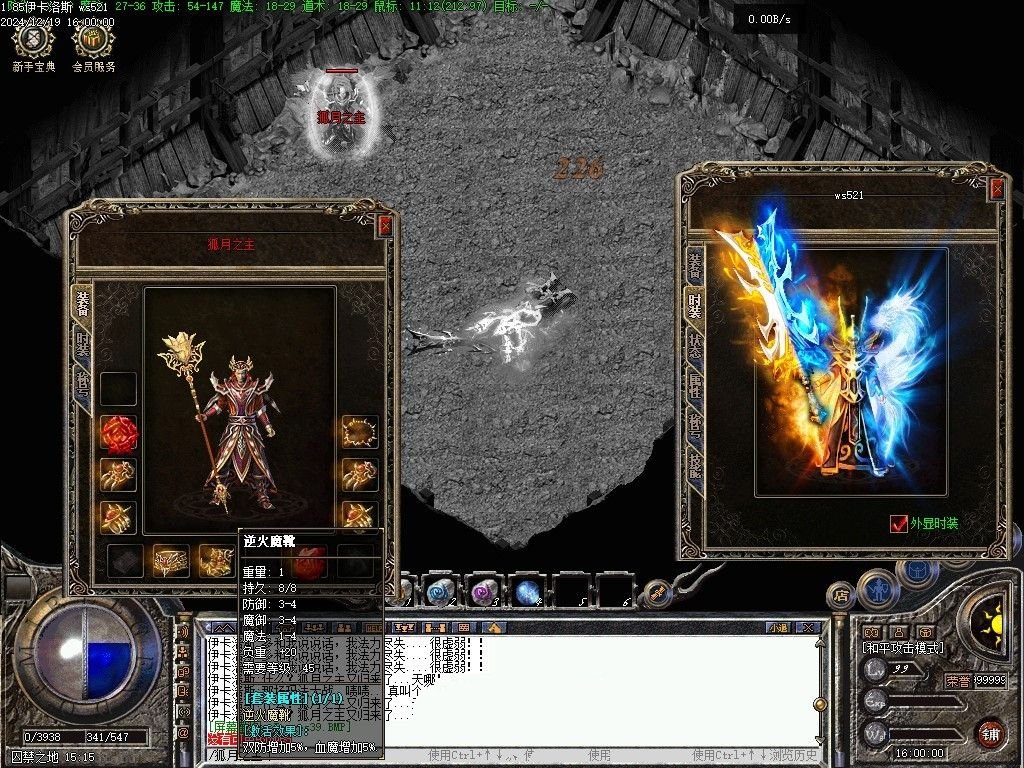Toggle the 和平攻击模式 attack mode label

click(x=903, y=648)
